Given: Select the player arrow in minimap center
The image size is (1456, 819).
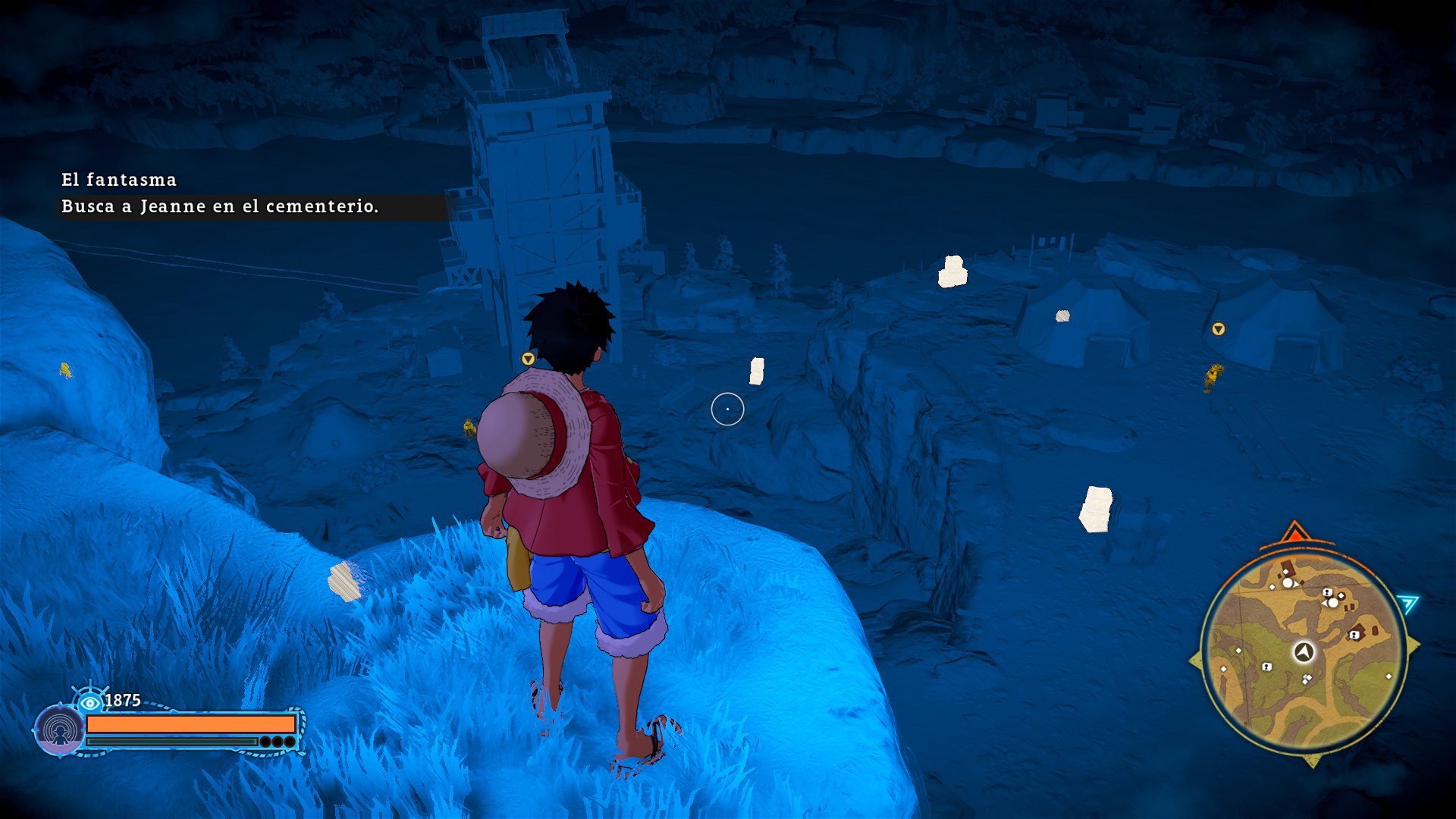Looking at the screenshot, I should coord(1304,652).
